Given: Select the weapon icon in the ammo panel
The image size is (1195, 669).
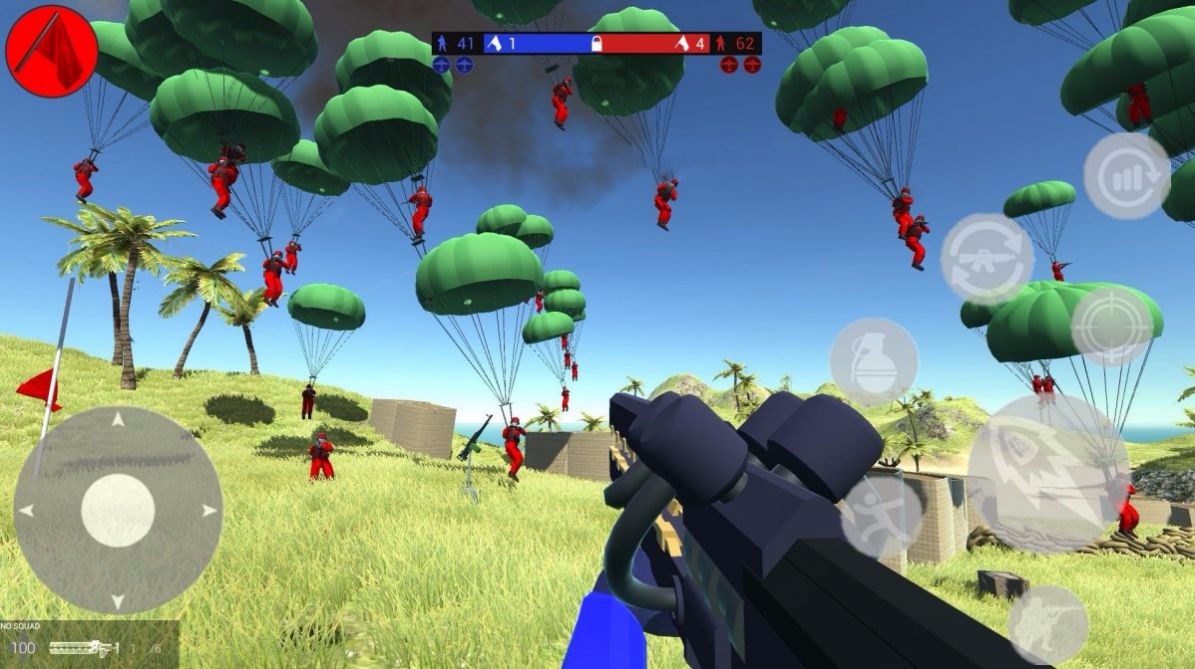Looking at the screenshot, I should click(83, 648).
